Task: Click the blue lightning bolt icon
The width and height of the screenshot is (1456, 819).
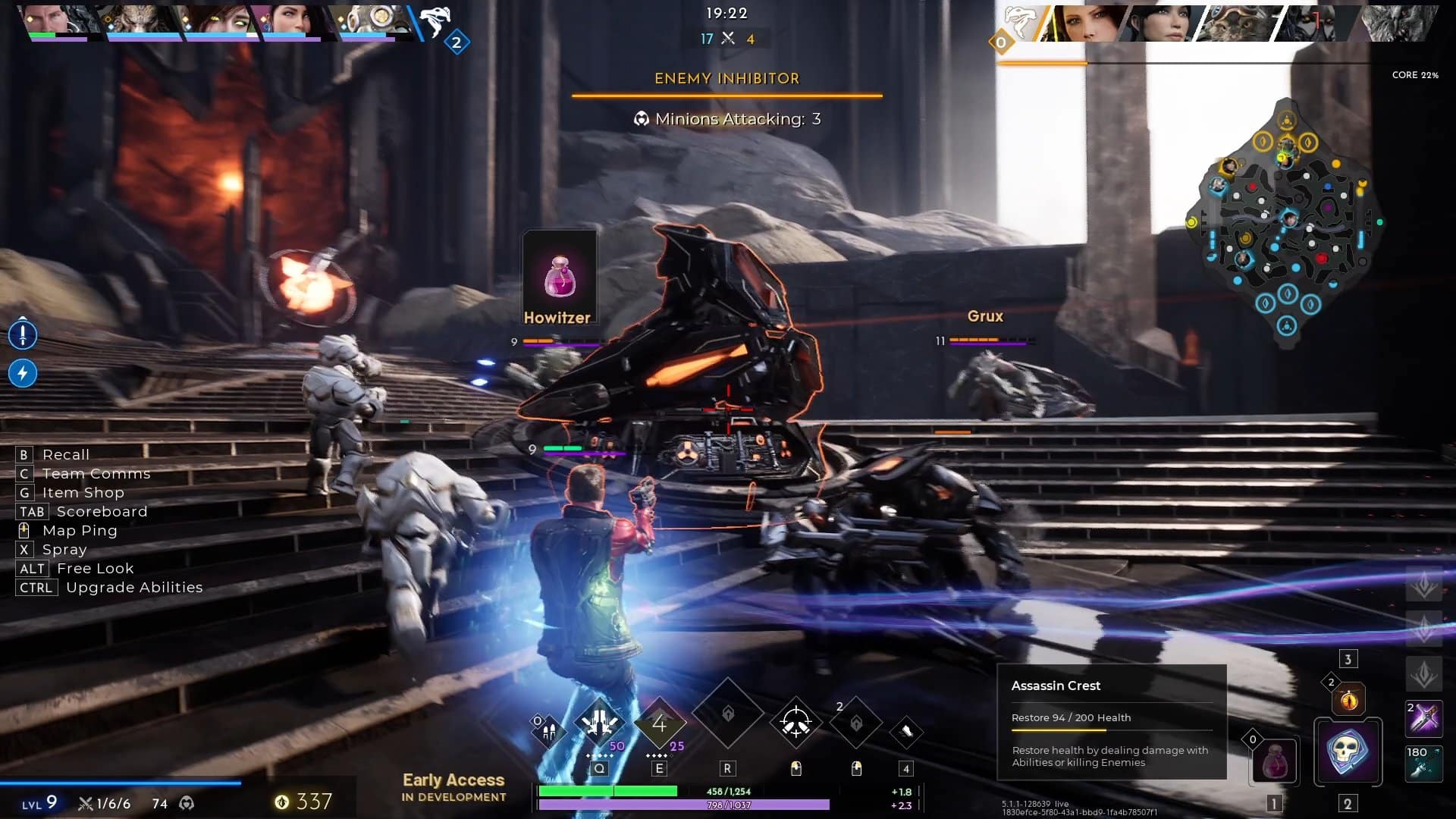Action: (23, 373)
